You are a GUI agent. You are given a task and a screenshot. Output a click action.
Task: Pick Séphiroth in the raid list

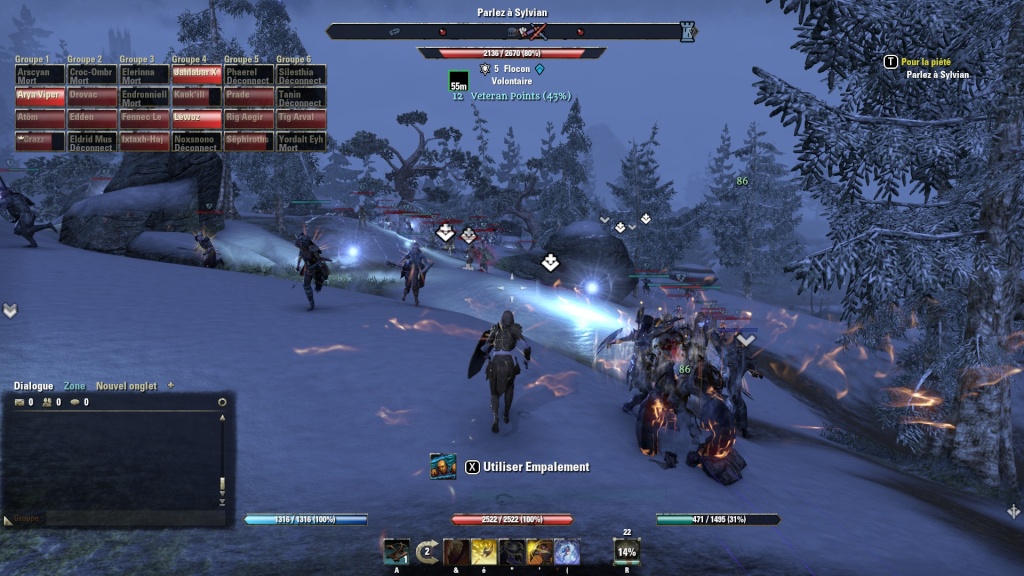click(x=248, y=141)
